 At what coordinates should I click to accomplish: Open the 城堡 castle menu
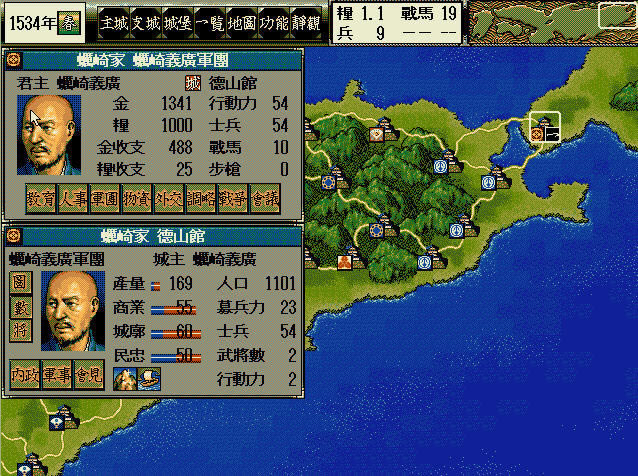[178, 21]
